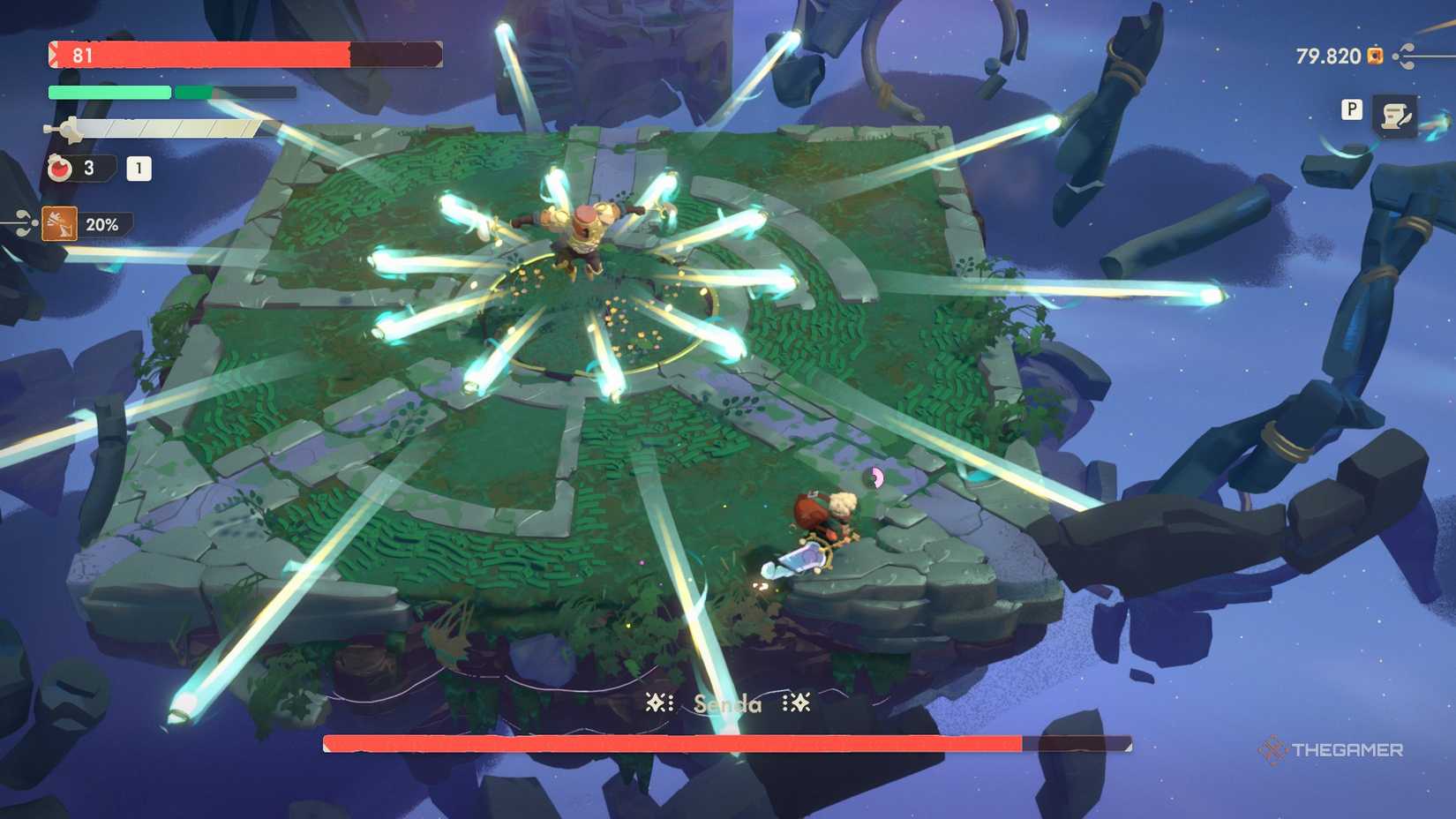Click the sparkle emblem left of Senda's name
Viewport: 1456px width, 819px height.
click(x=657, y=703)
